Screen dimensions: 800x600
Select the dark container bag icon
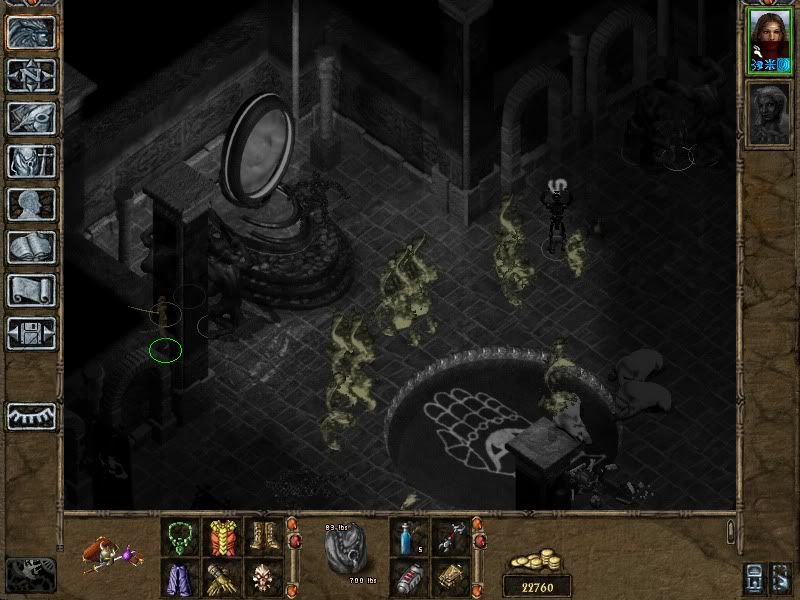click(x=347, y=551)
